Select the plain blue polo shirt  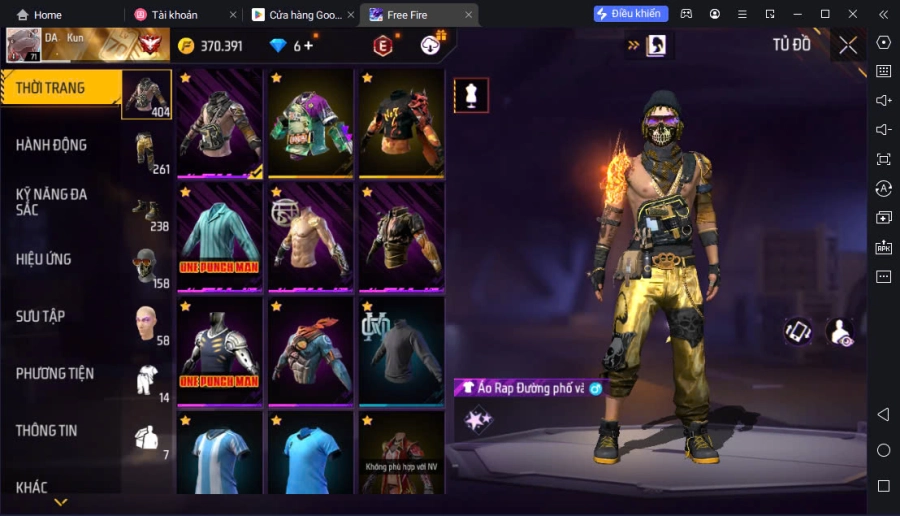pyautogui.click(x=310, y=455)
